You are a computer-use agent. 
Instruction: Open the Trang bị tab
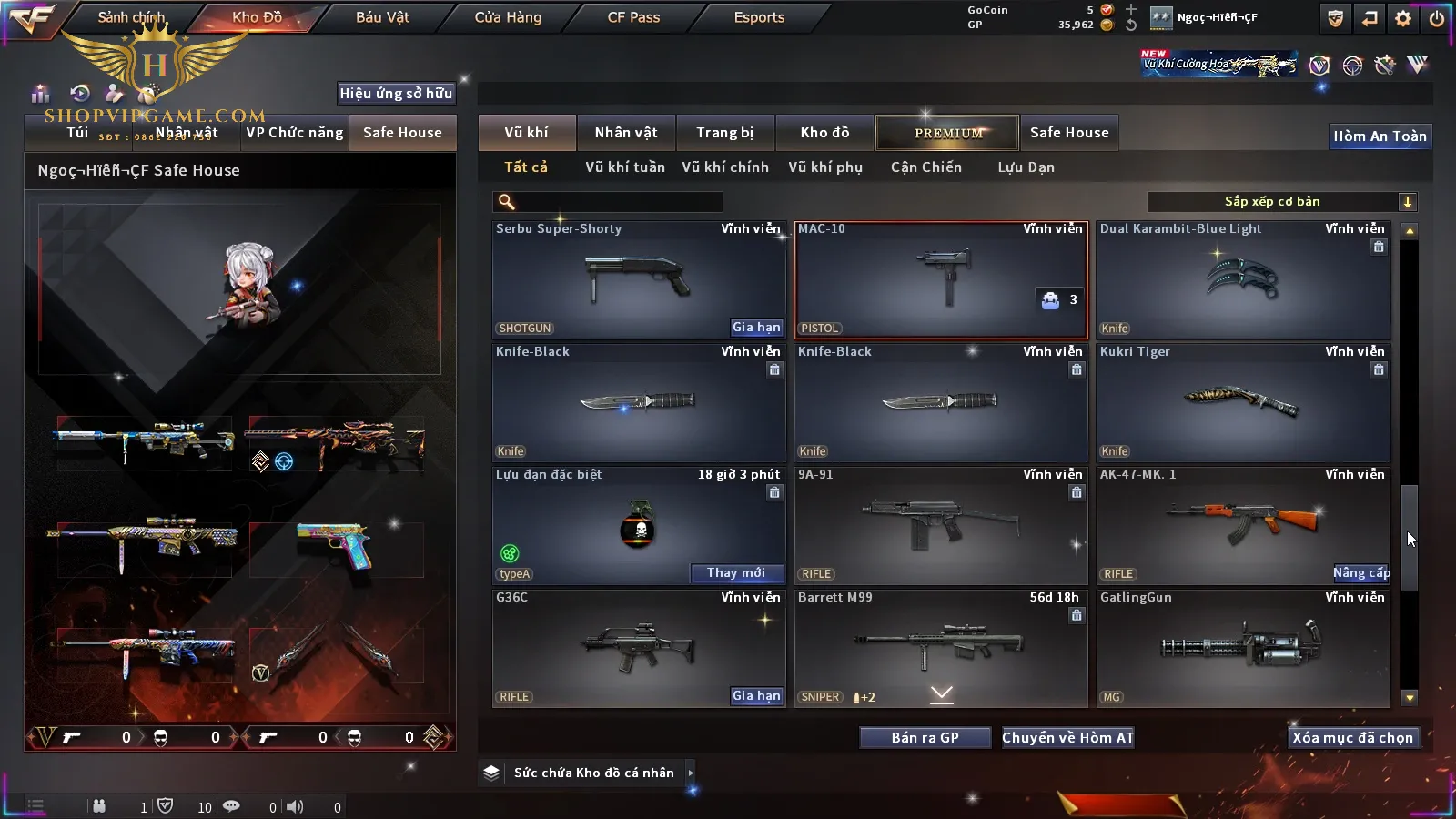point(724,133)
